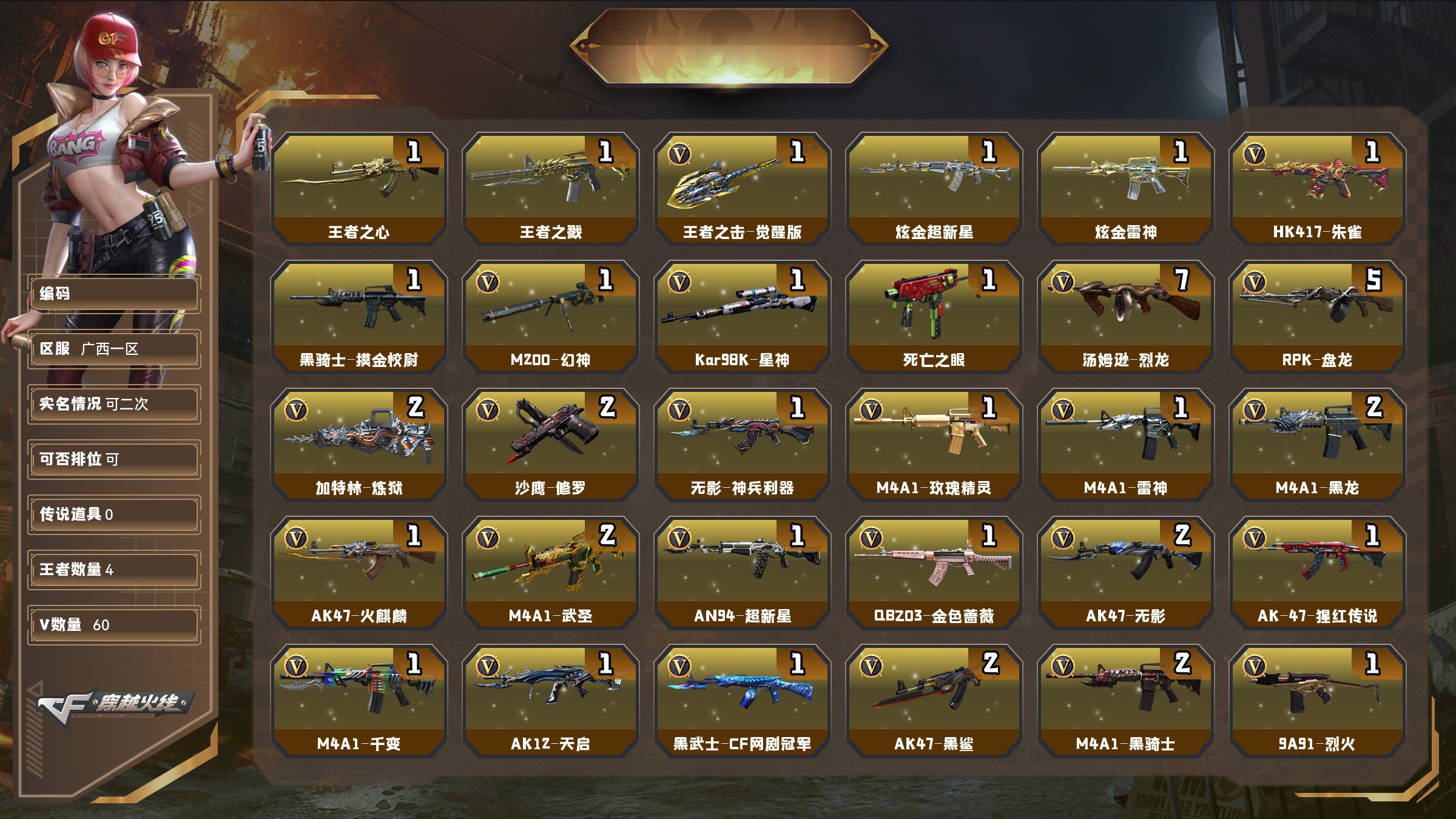Open the M4A1-玫瑰精灵 weapon tile
This screenshot has width=1456, height=819.
934,444
